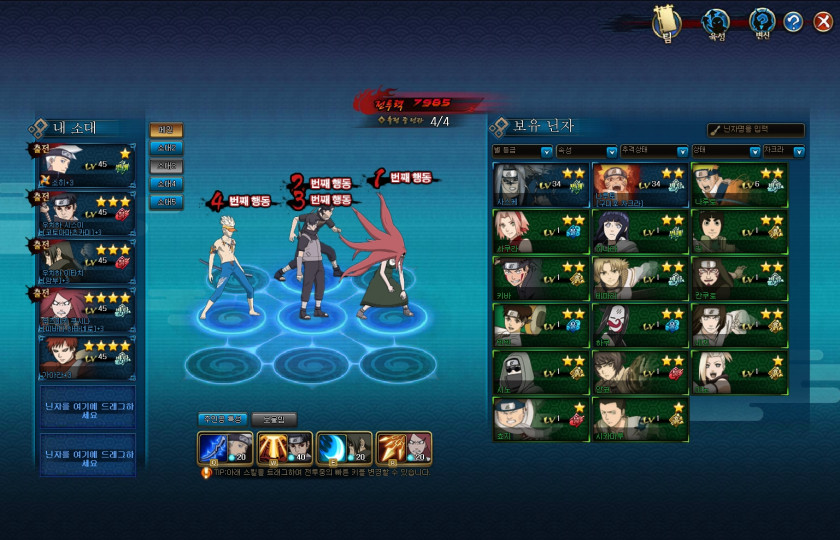840x540 pixels.
Task: Select the Sakura ninja card
Action: [x=540, y=231]
